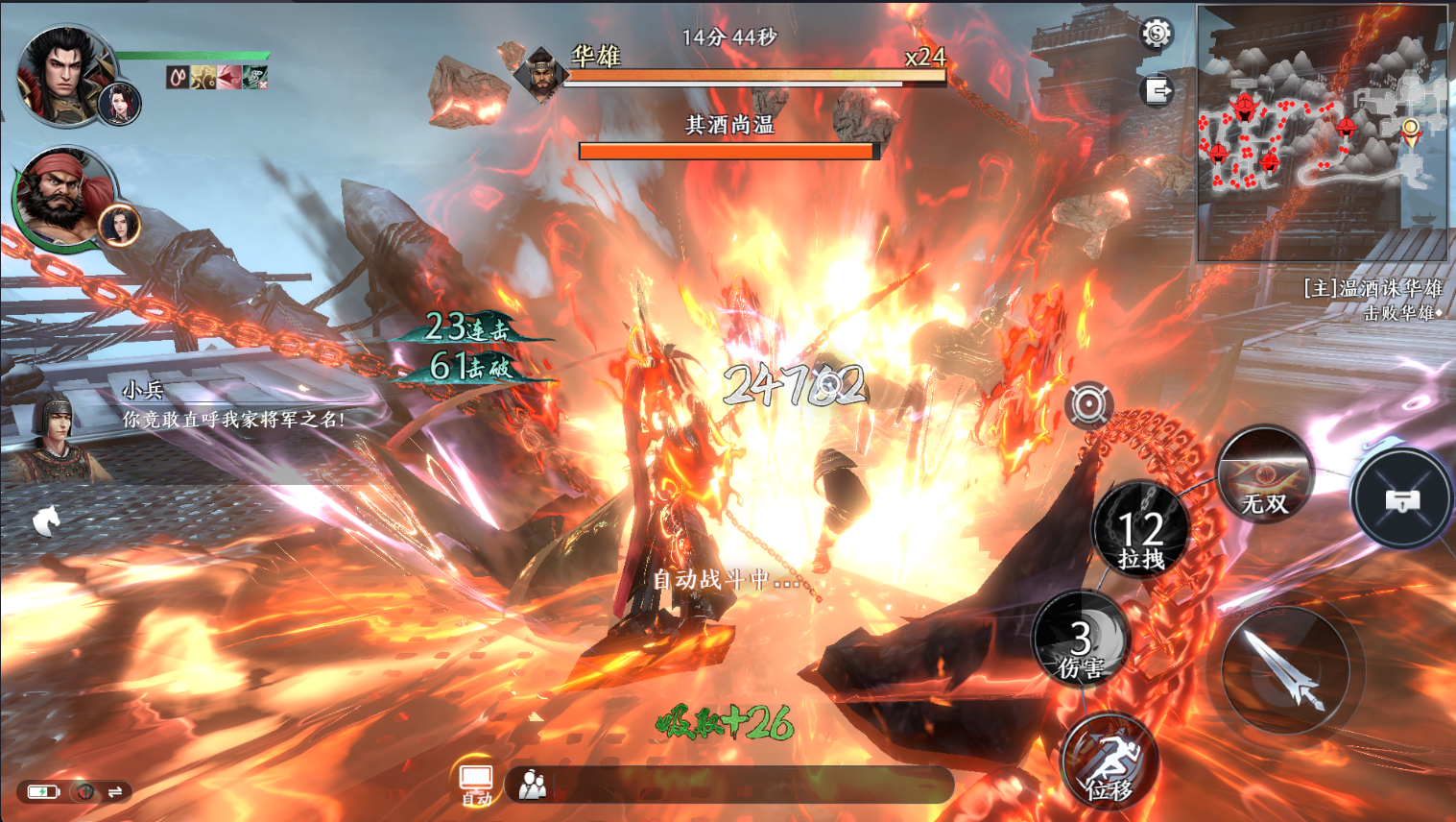Summon the mount with horse icon
This screenshot has width=1456, height=822.
[x=47, y=520]
